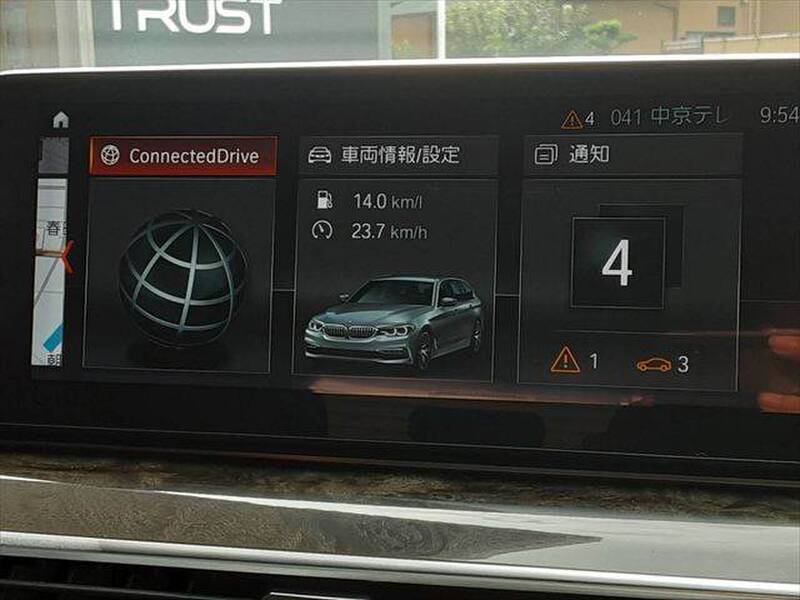Tap the home icon in the top corner
800x600 pixels.
click(x=61, y=120)
